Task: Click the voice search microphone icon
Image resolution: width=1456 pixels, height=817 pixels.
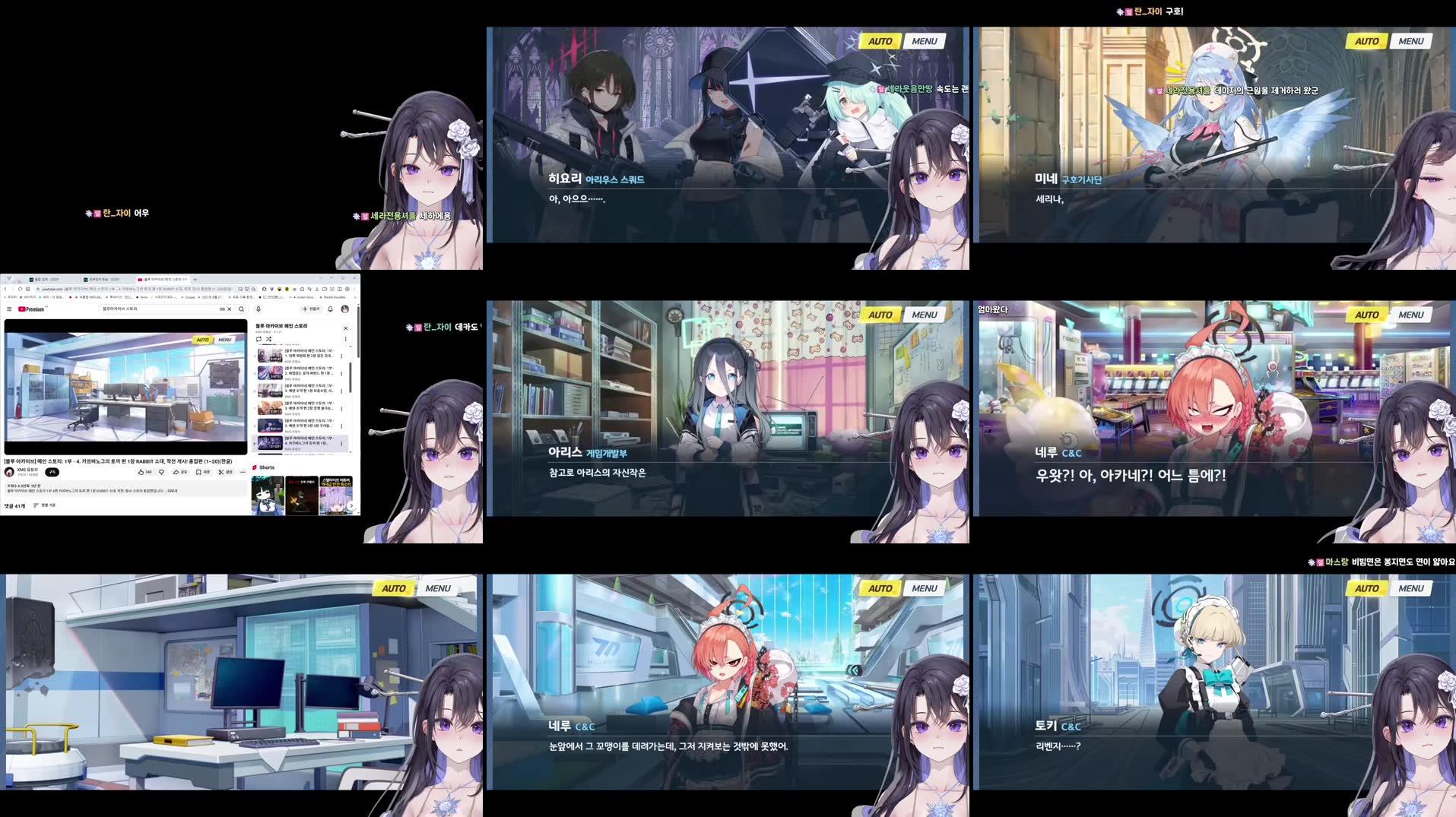Action: click(259, 309)
